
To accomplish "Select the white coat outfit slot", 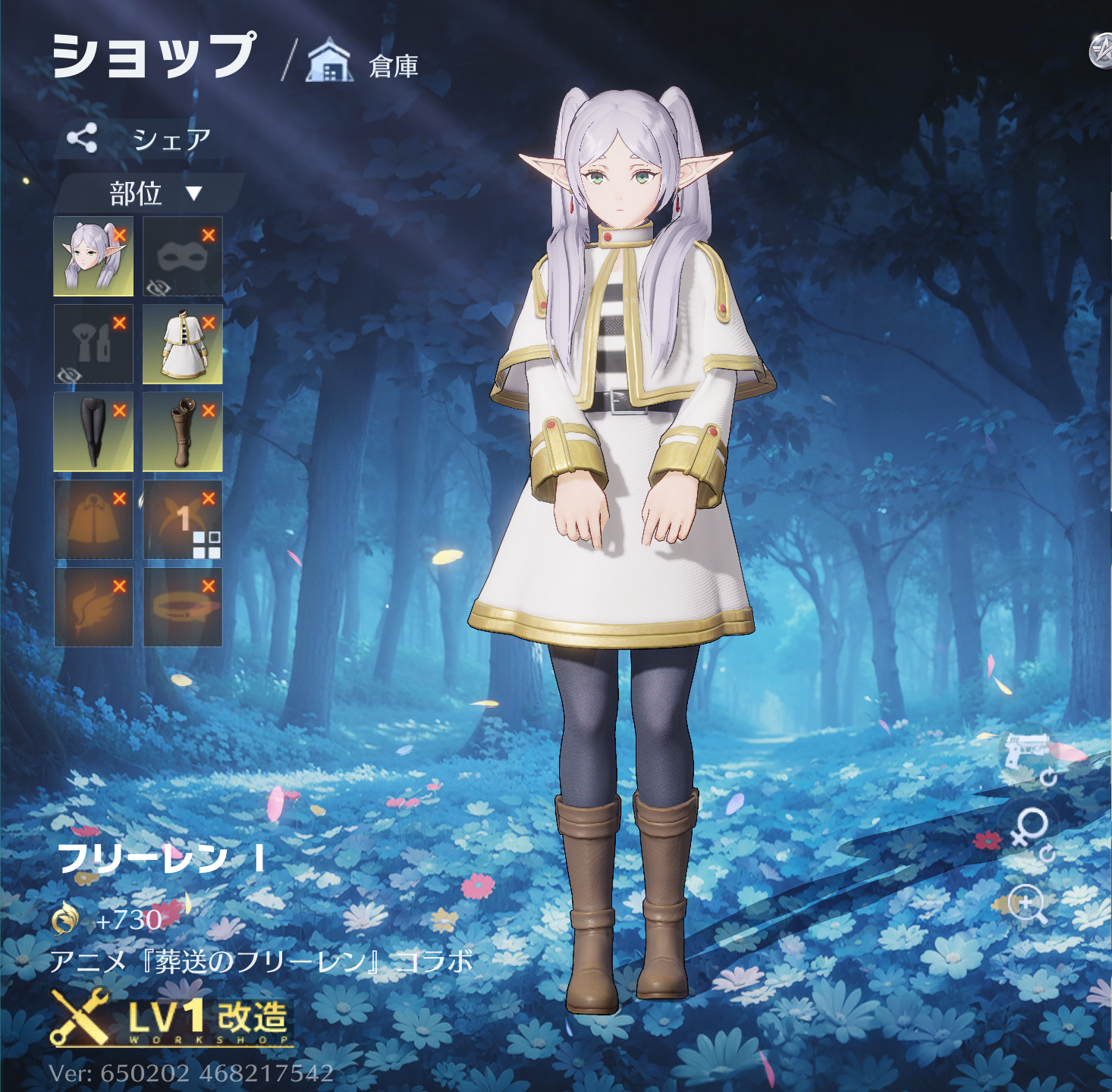I will click(182, 344).
